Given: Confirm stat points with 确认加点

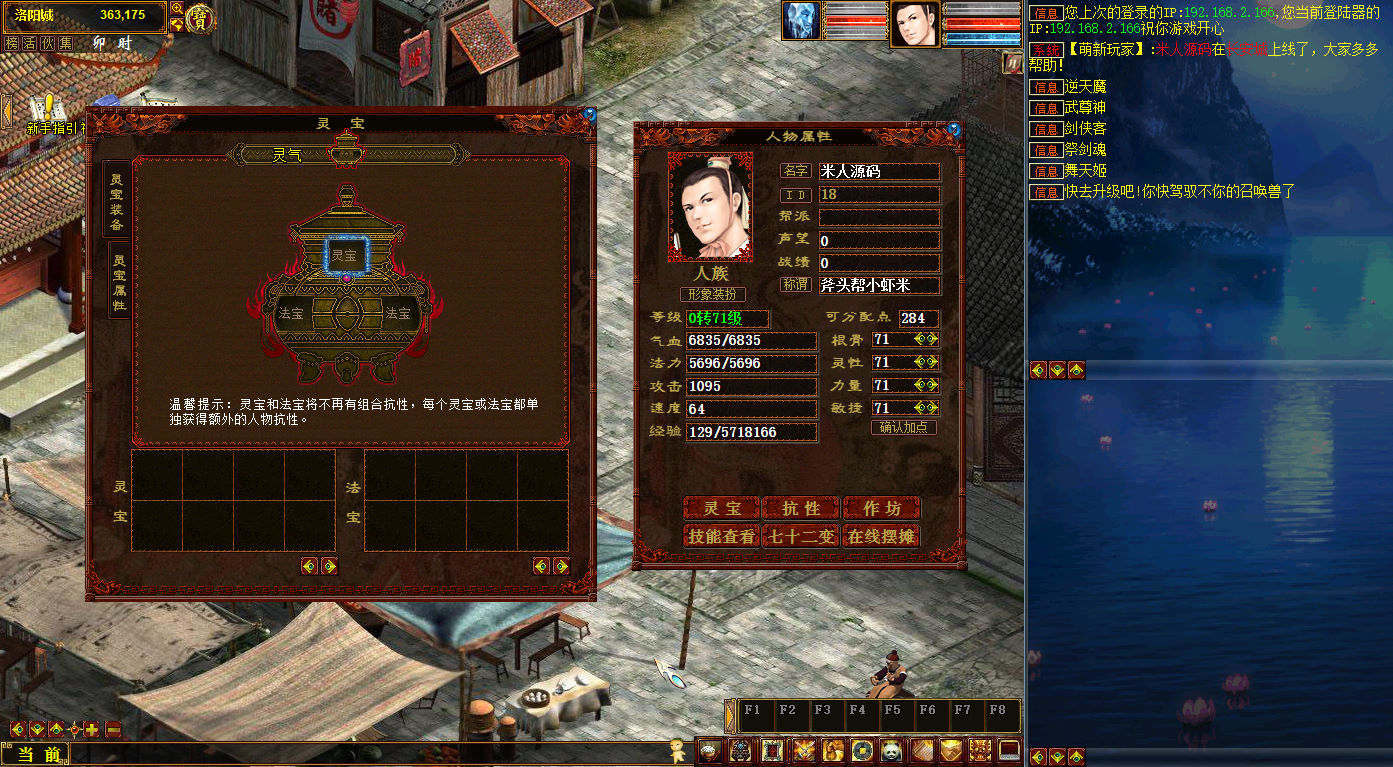Looking at the screenshot, I should click(904, 427).
